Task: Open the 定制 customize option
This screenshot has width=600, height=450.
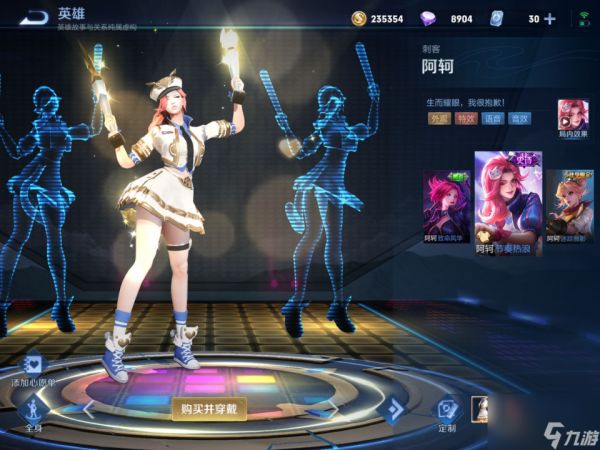Action: tap(446, 410)
